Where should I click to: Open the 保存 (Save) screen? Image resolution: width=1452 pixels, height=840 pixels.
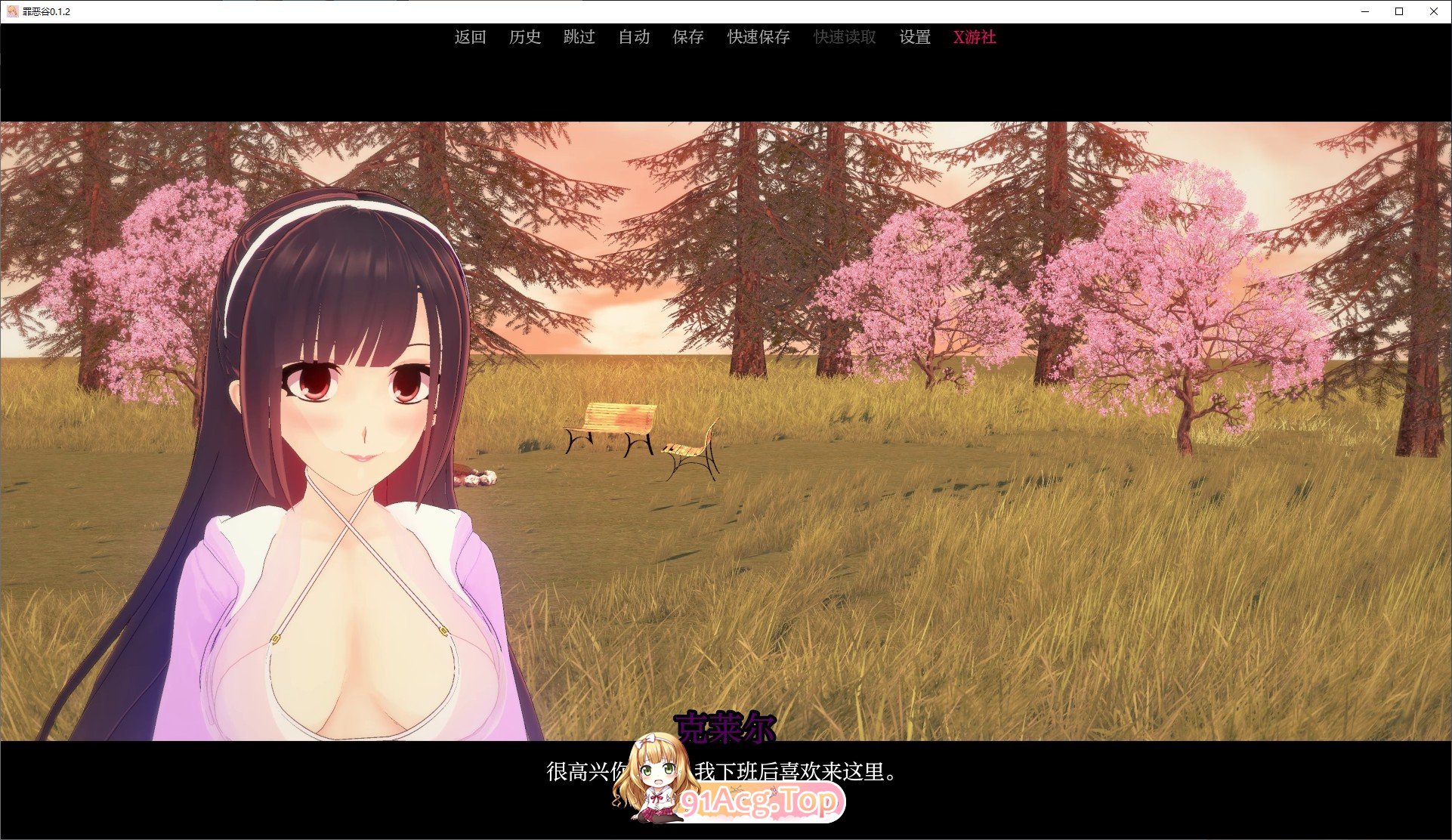point(688,37)
